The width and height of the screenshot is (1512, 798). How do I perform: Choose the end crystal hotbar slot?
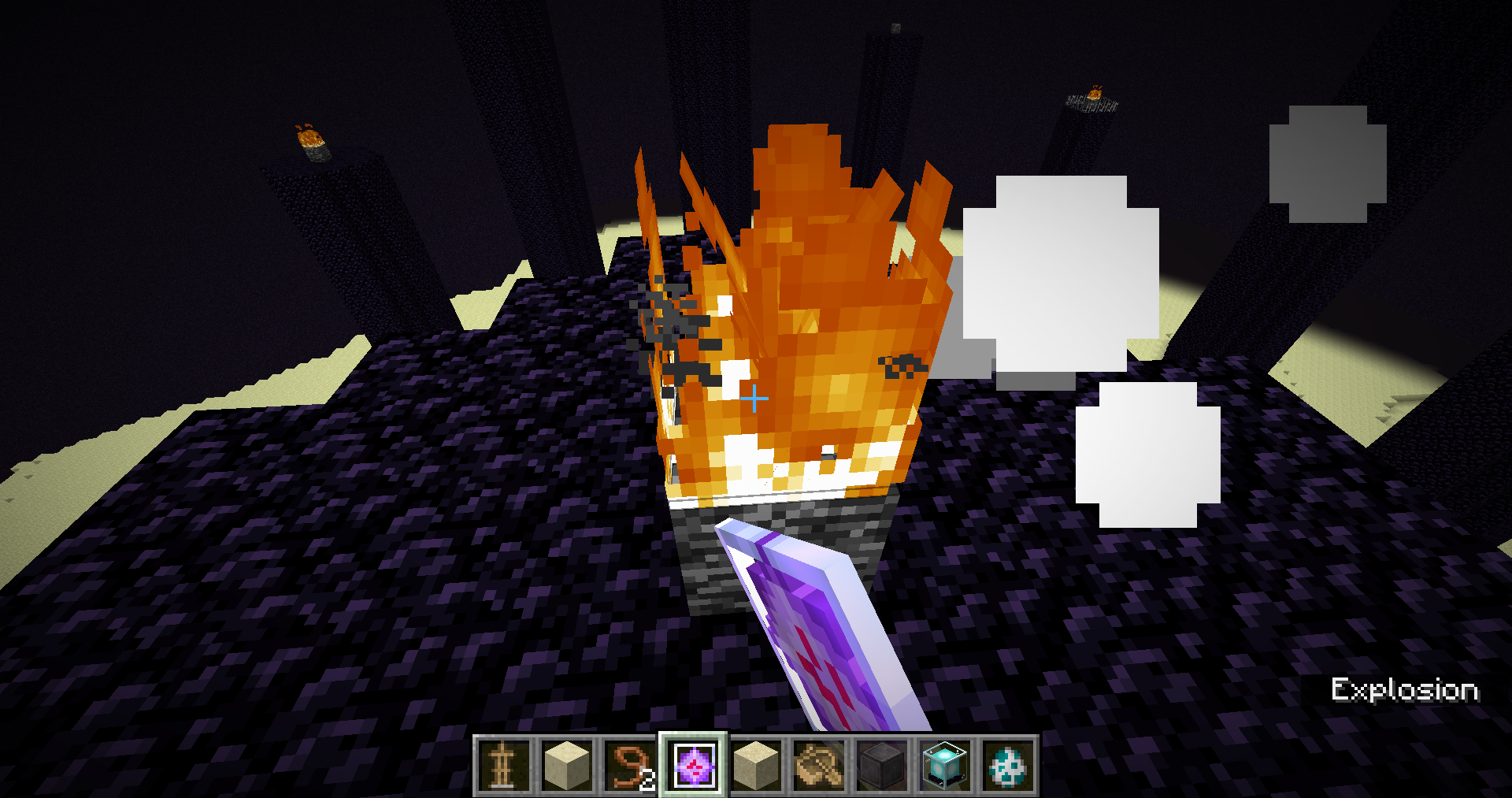click(693, 765)
